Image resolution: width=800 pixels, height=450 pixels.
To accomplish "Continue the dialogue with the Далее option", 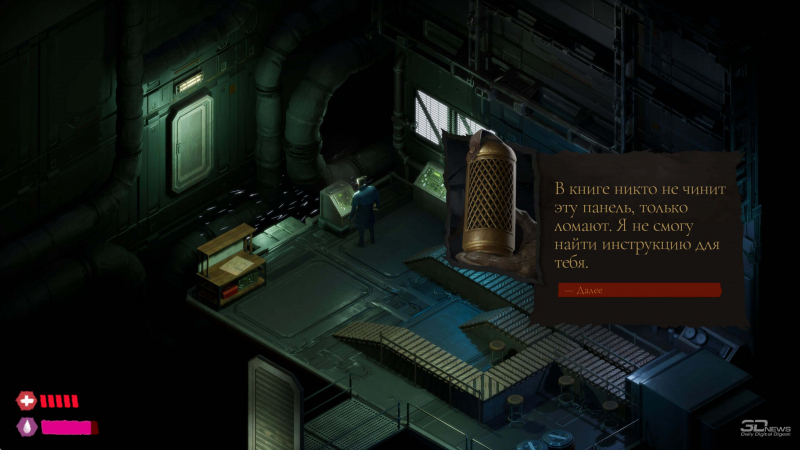I will click(638, 290).
